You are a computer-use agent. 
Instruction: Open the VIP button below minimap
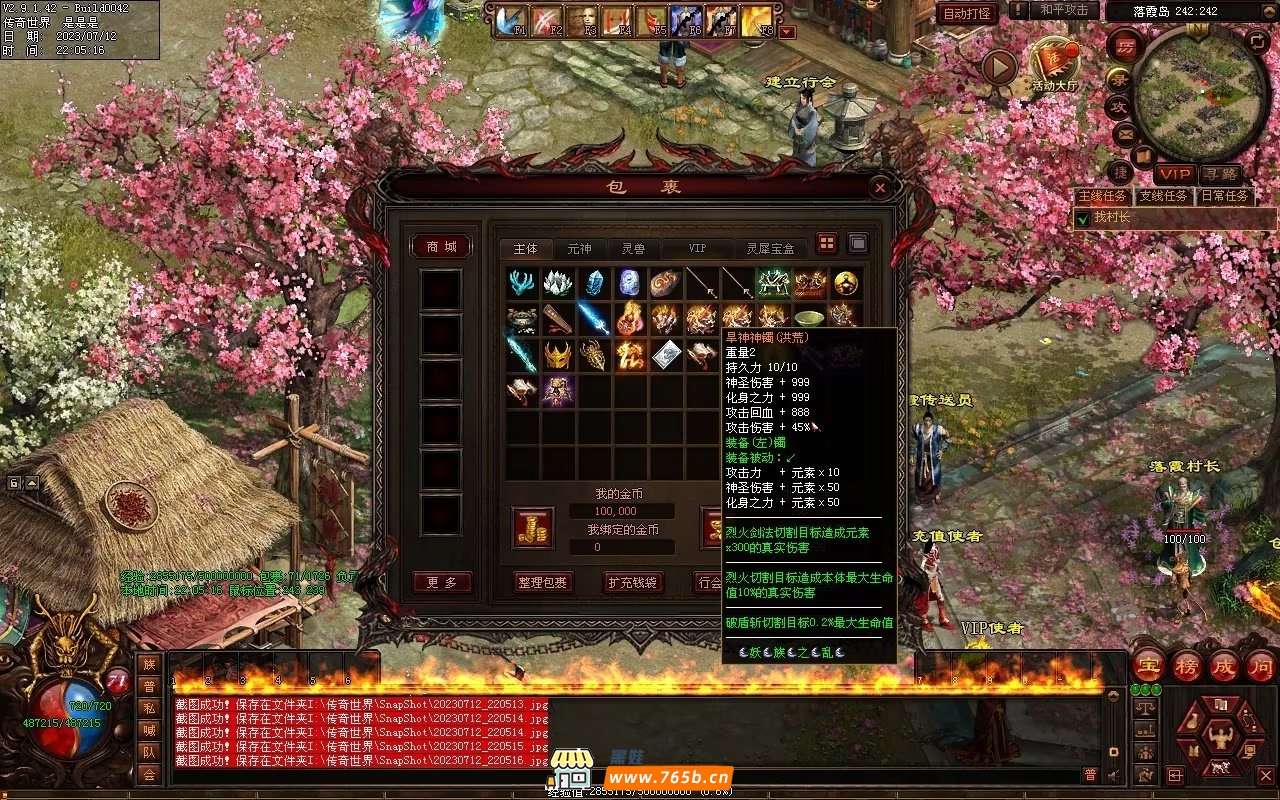(x=1175, y=174)
